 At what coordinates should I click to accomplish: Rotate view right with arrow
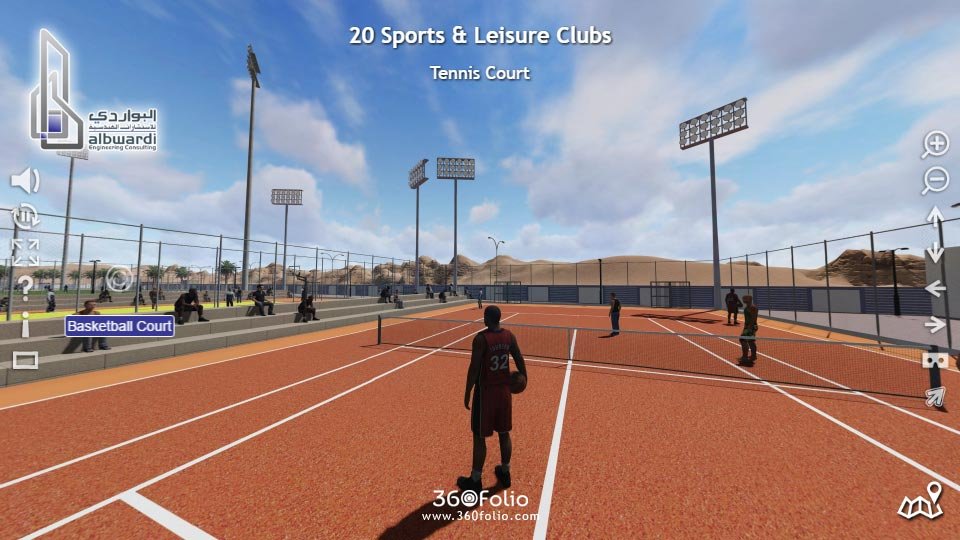point(935,324)
